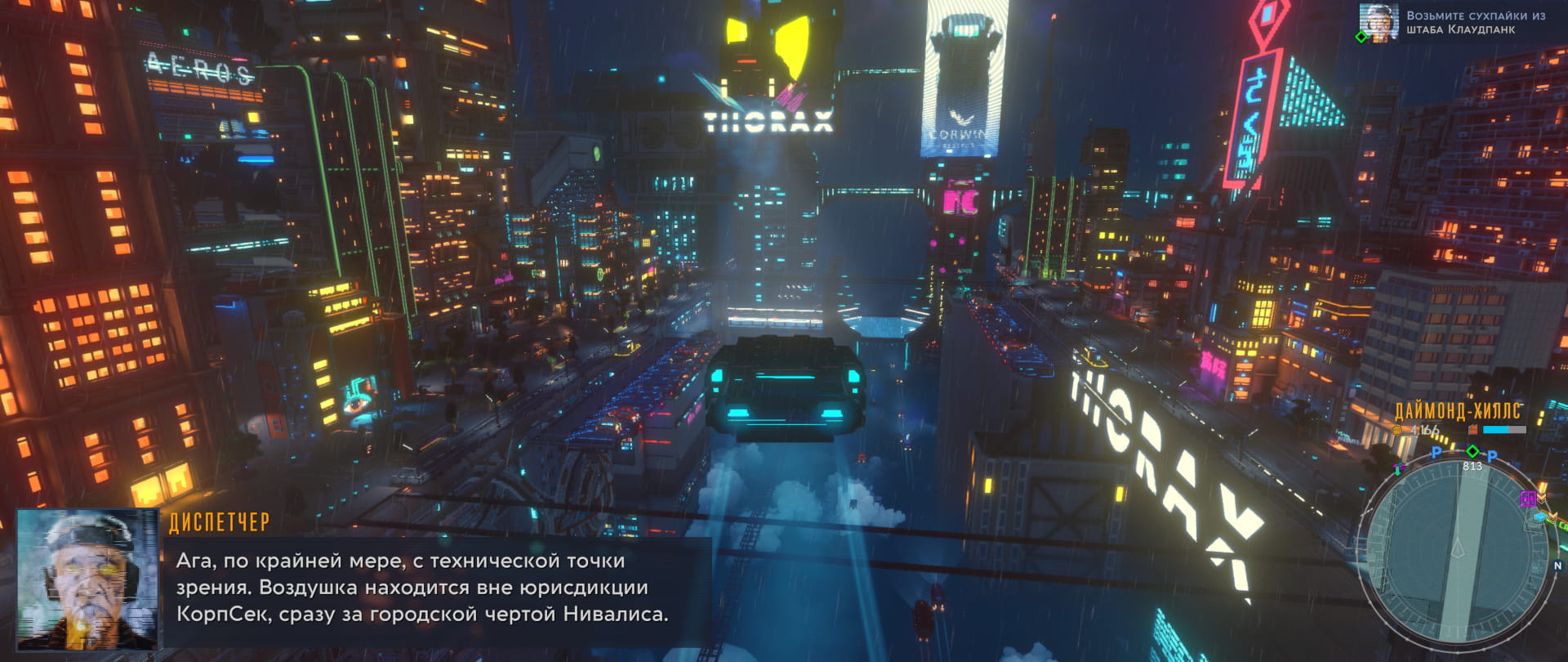
Task: Click the teal arrow marker on the minimap's left edge
Action: coord(1397,469)
